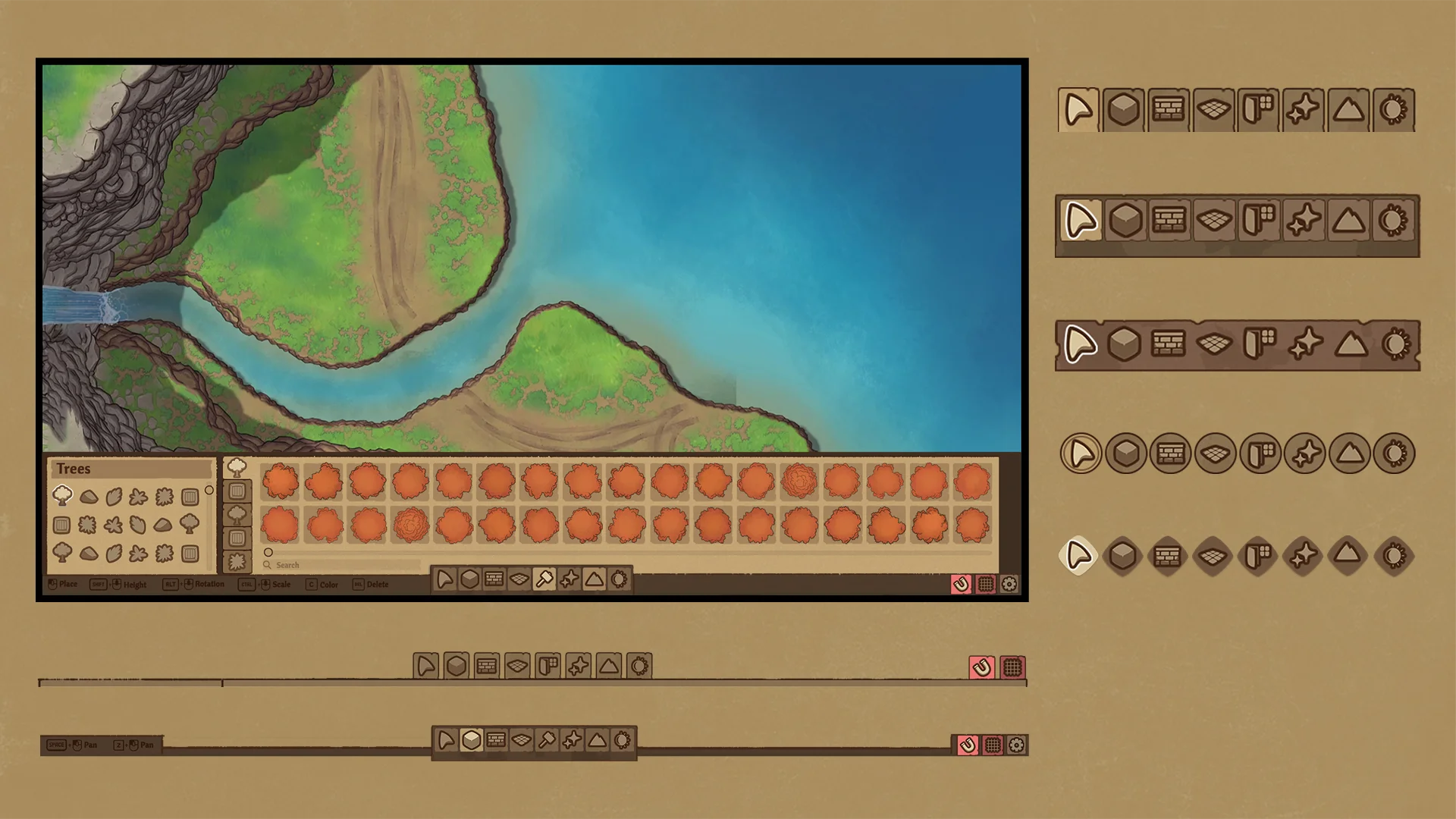This screenshot has height=819, width=1456.
Task: Select the floor tiles tool
Action: (519, 579)
